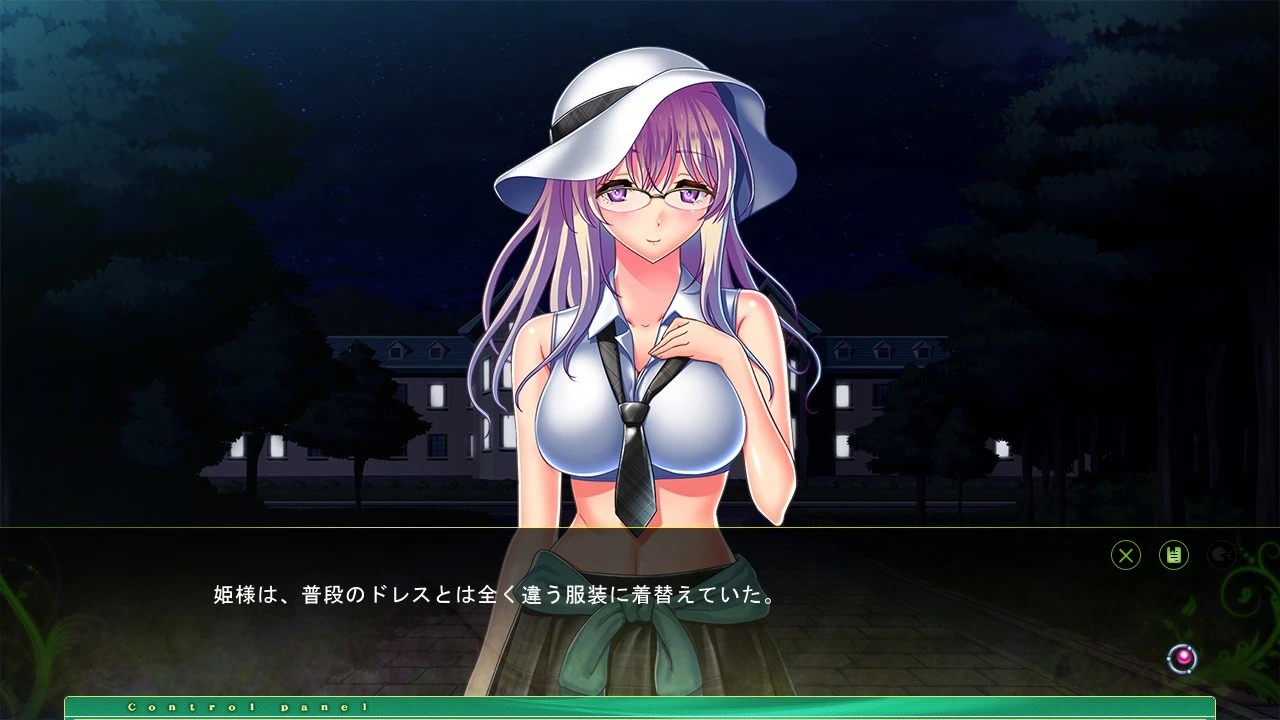Toggle the dialogue box using the X control
This screenshot has width=1280, height=720.
(x=1124, y=556)
